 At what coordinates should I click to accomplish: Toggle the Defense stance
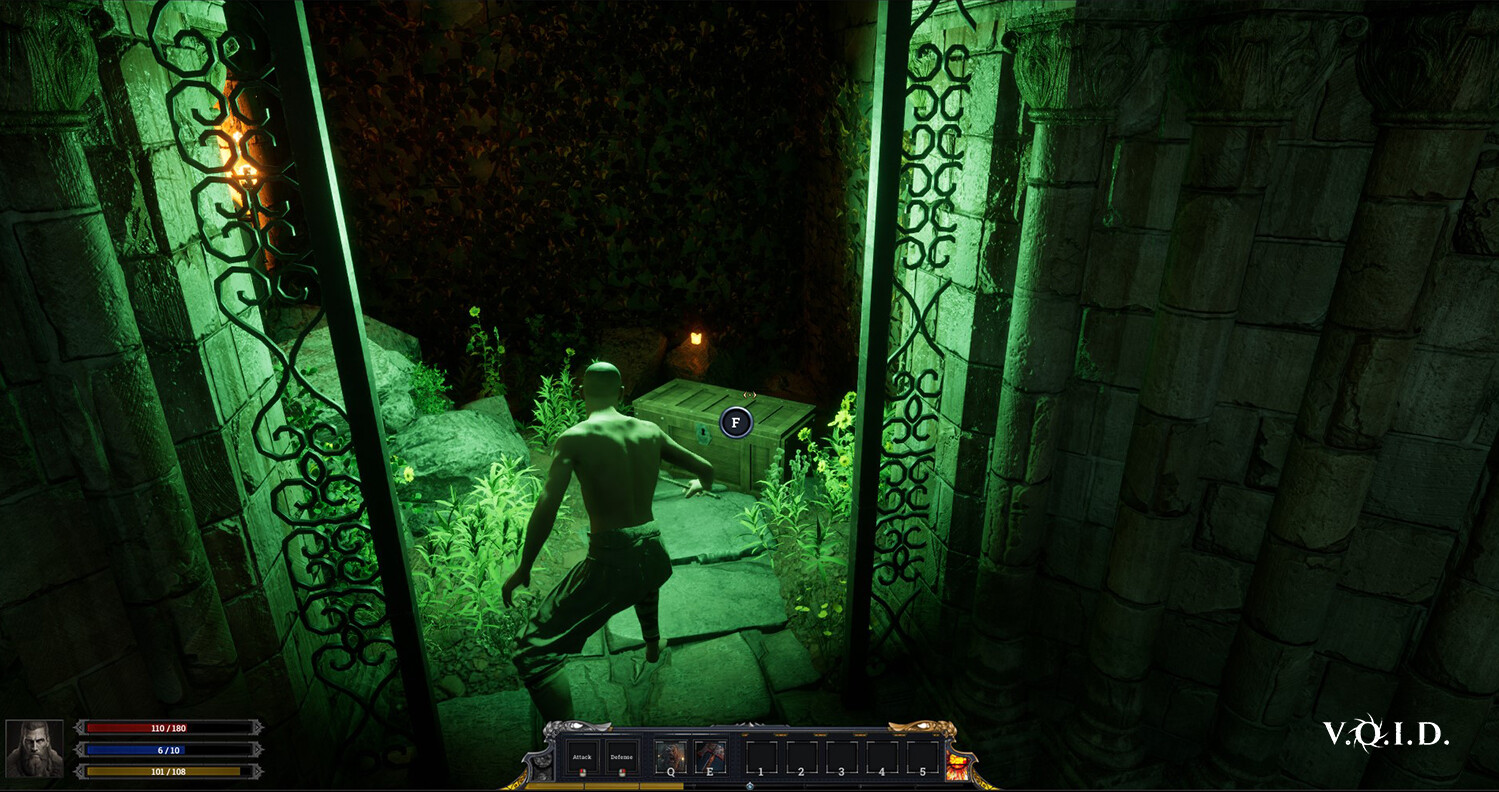(x=622, y=757)
